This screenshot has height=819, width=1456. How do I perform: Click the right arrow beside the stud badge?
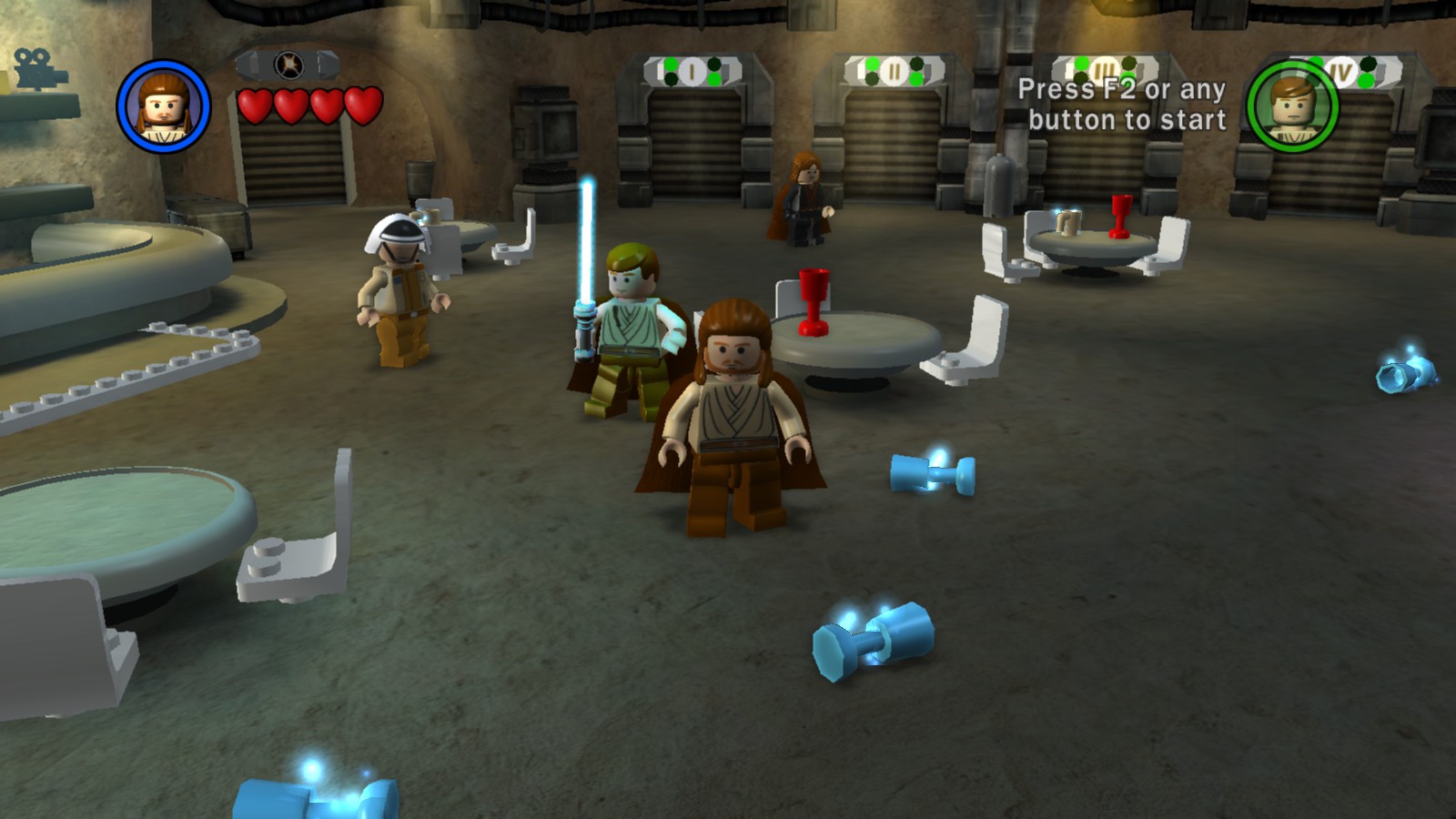pyautogui.click(x=324, y=62)
